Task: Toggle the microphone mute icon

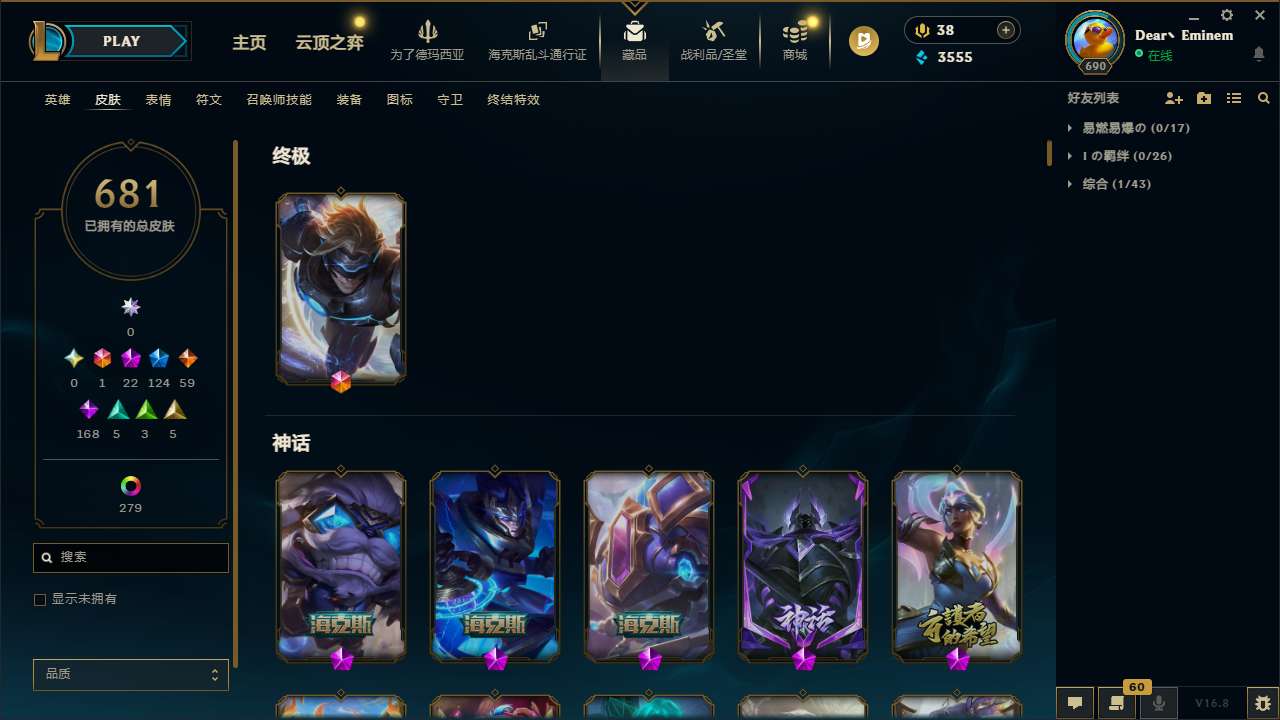Action: click(1159, 703)
